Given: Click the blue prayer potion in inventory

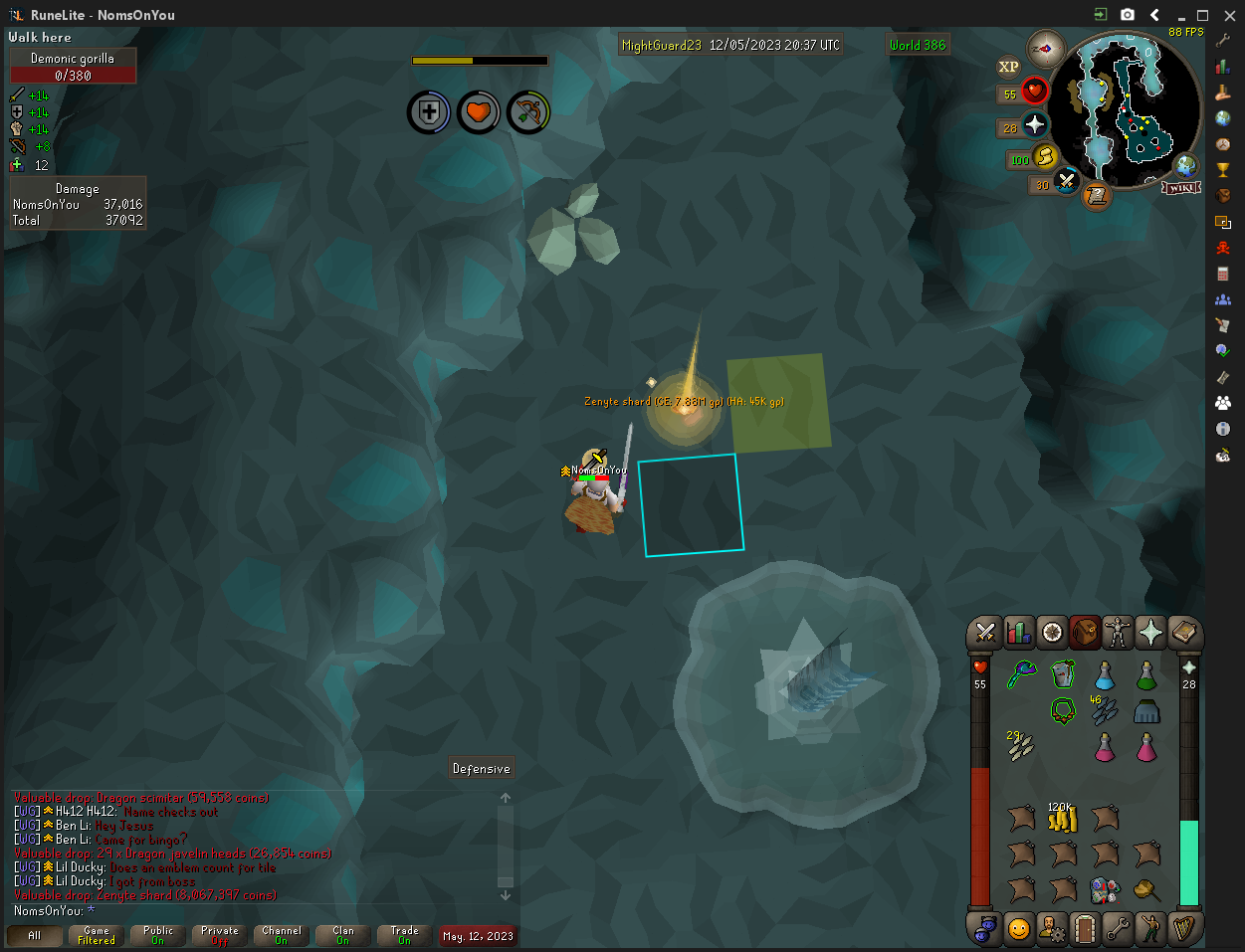Looking at the screenshot, I should (1105, 675).
